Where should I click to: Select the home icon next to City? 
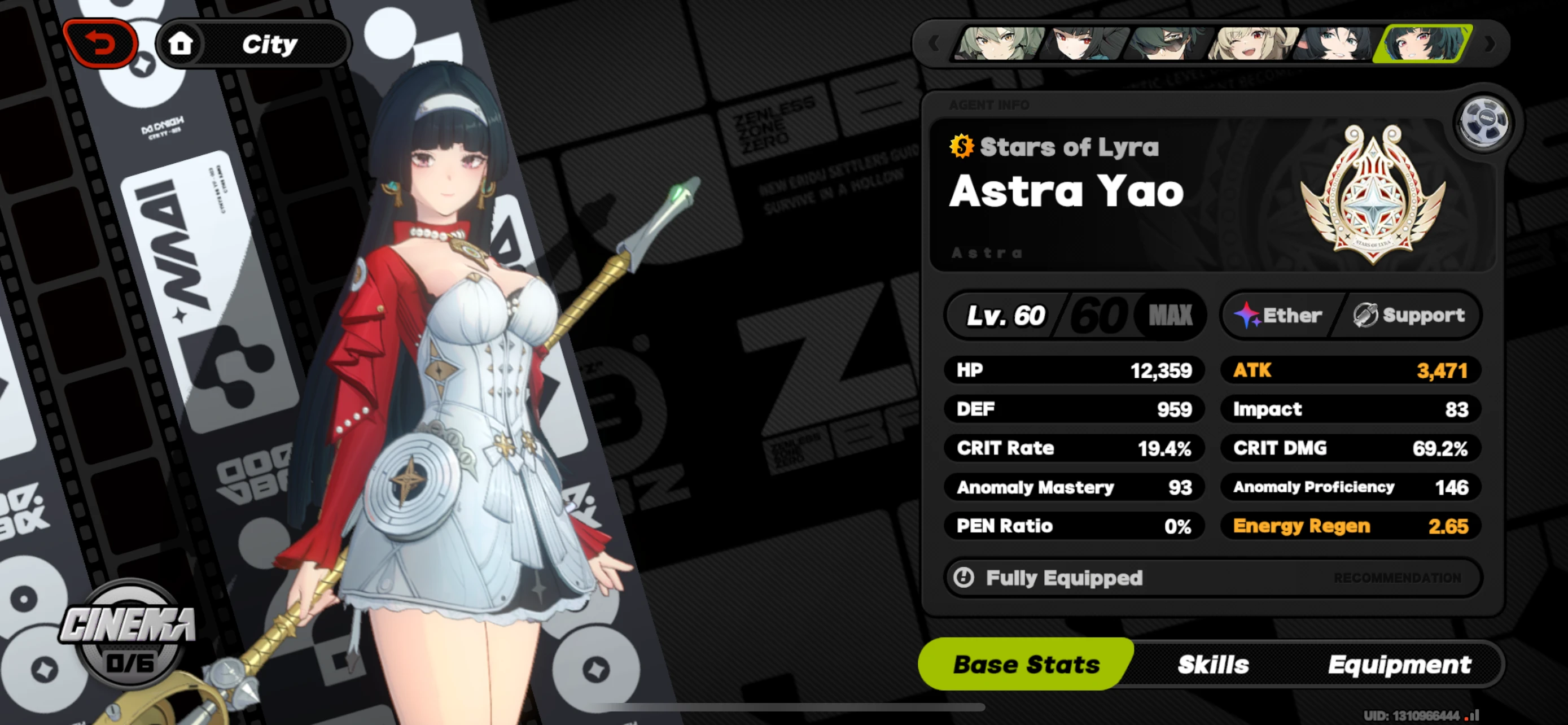(x=181, y=42)
